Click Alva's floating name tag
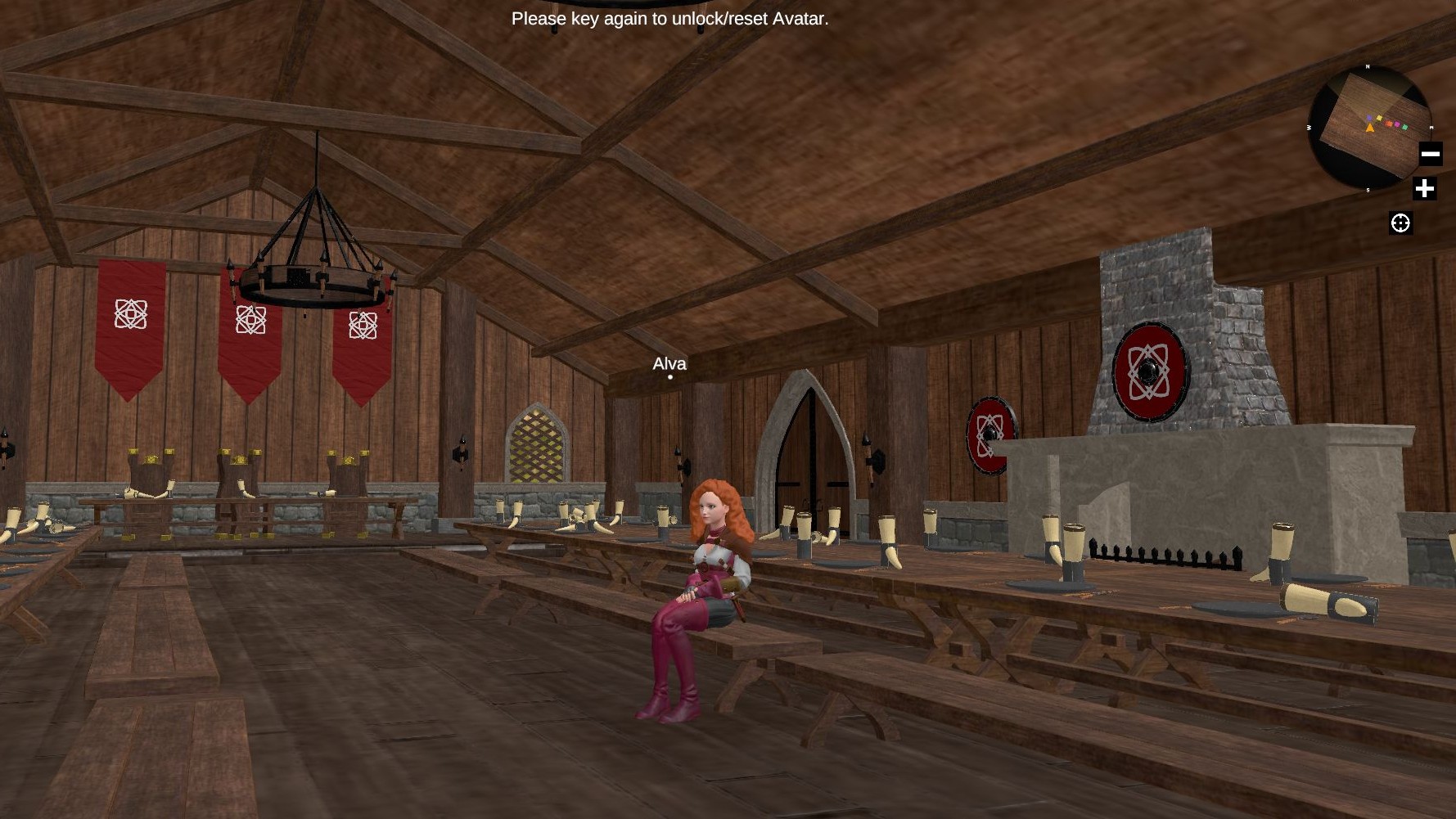The image size is (1456, 819). (669, 364)
